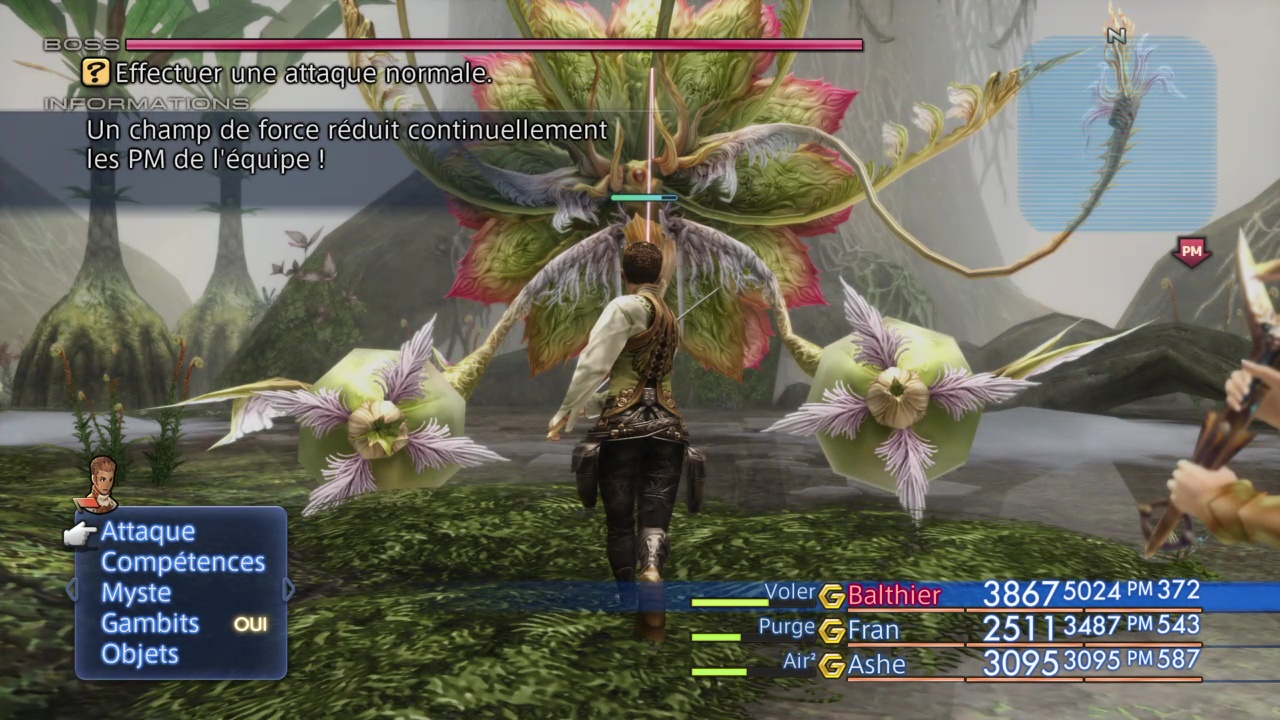Click the red PM status icon
Viewport: 1280px width, 720px height.
point(1191,252)
